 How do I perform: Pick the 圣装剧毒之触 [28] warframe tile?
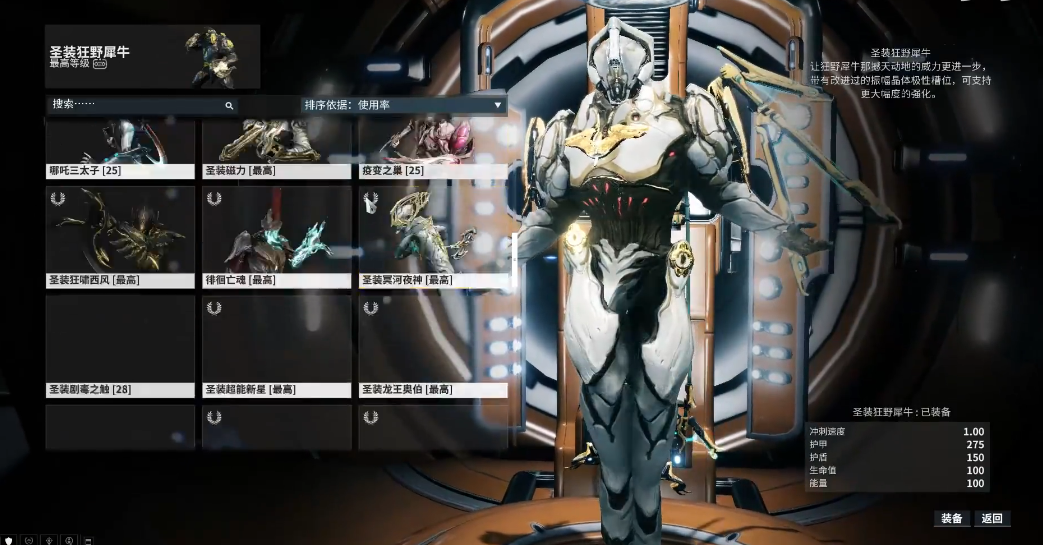(x=120, y=346)
